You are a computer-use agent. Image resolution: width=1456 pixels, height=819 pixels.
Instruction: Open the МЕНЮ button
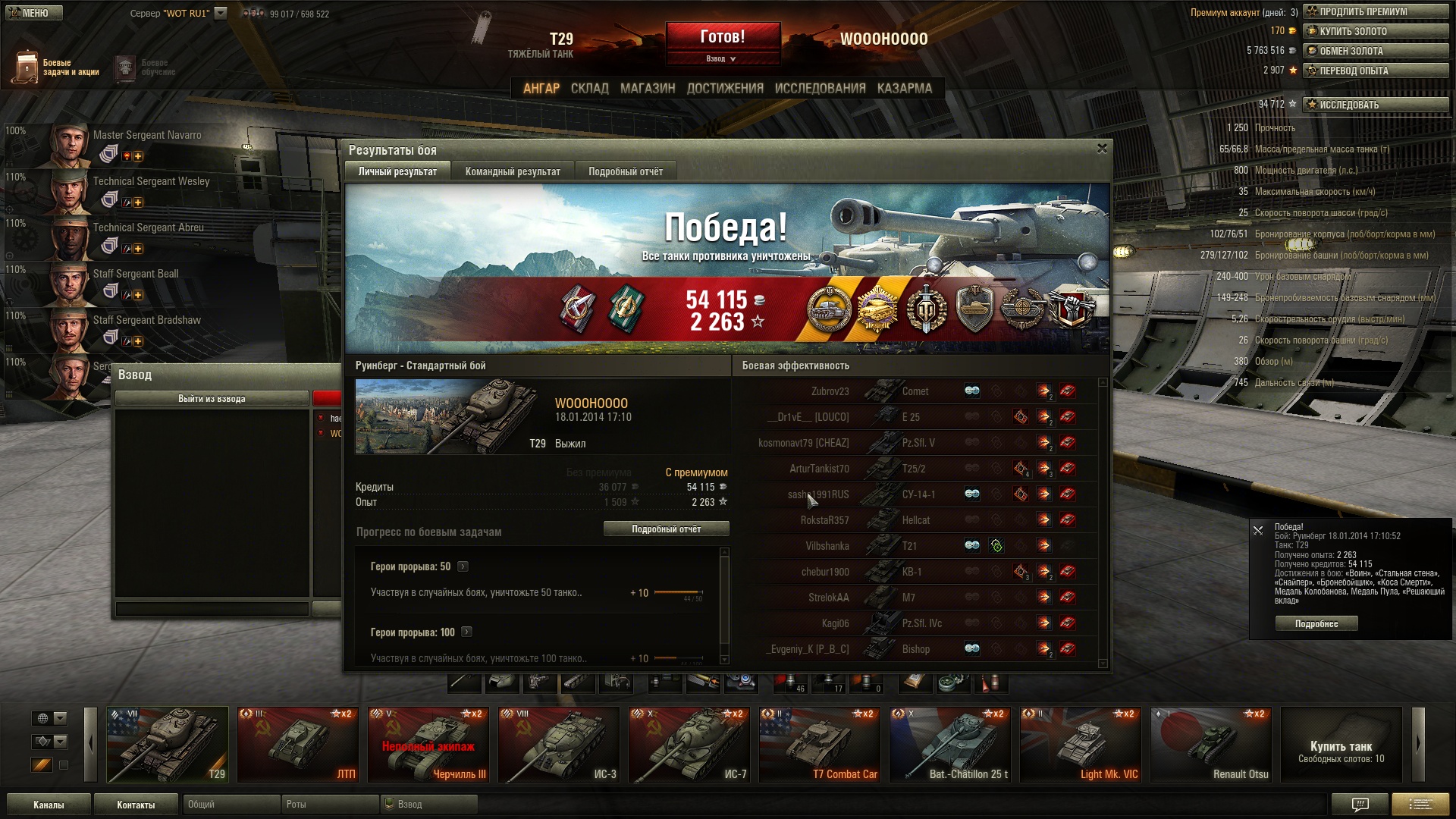pyautogui.click(x=32, y=13)
